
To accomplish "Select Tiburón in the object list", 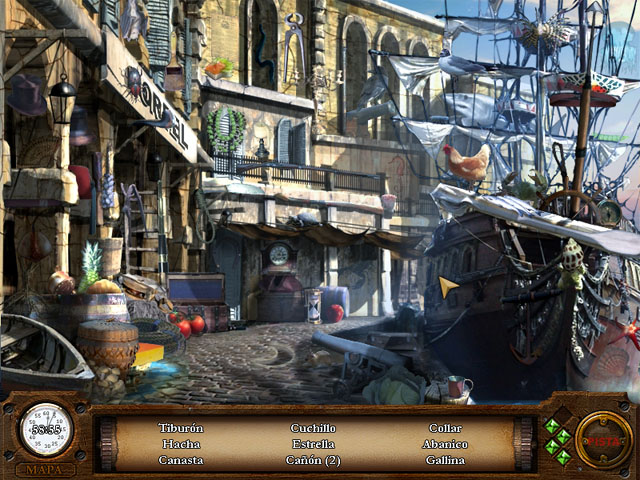I will pos(181,428).
